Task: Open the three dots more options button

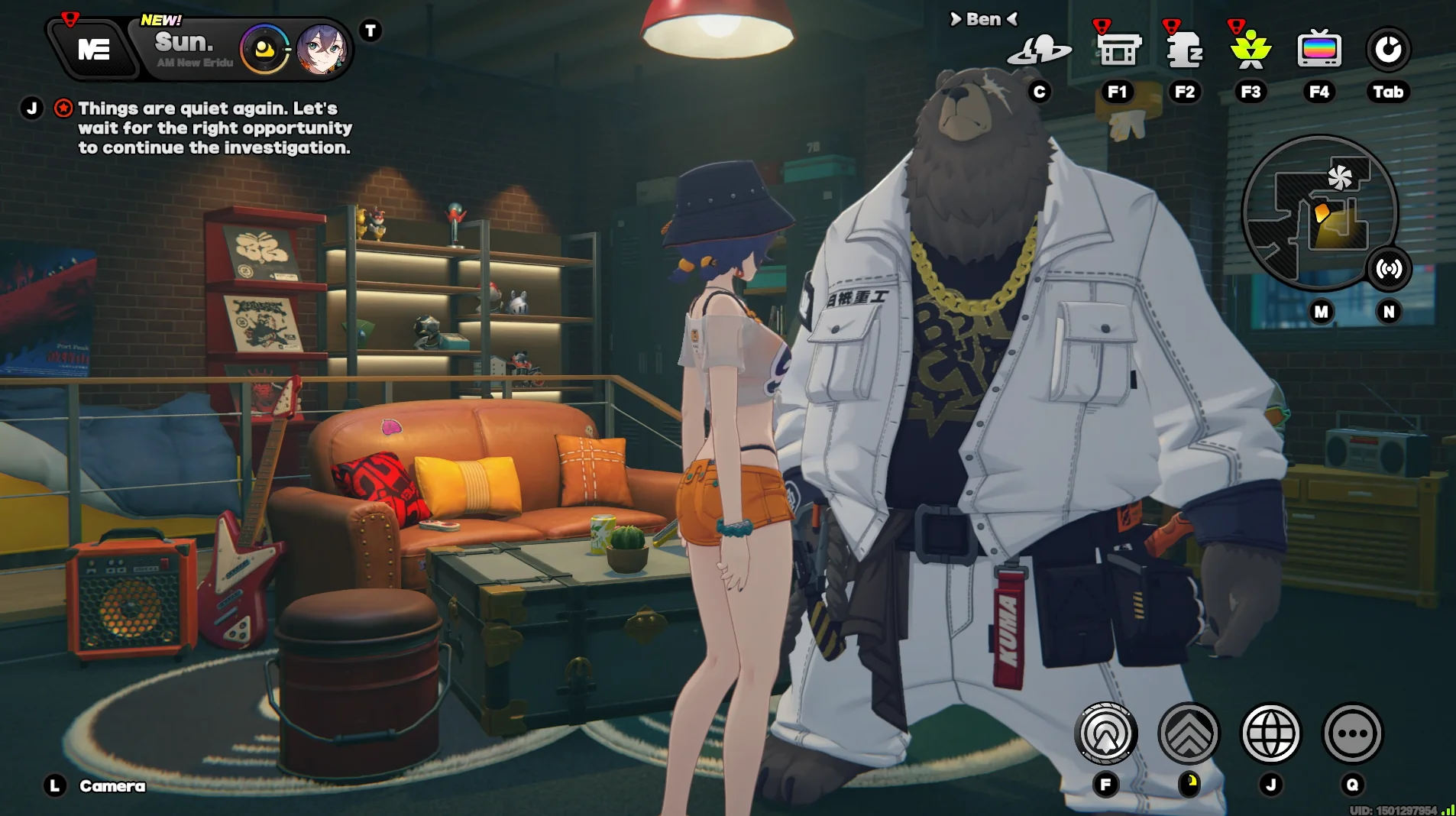Action: [1352, 733]
